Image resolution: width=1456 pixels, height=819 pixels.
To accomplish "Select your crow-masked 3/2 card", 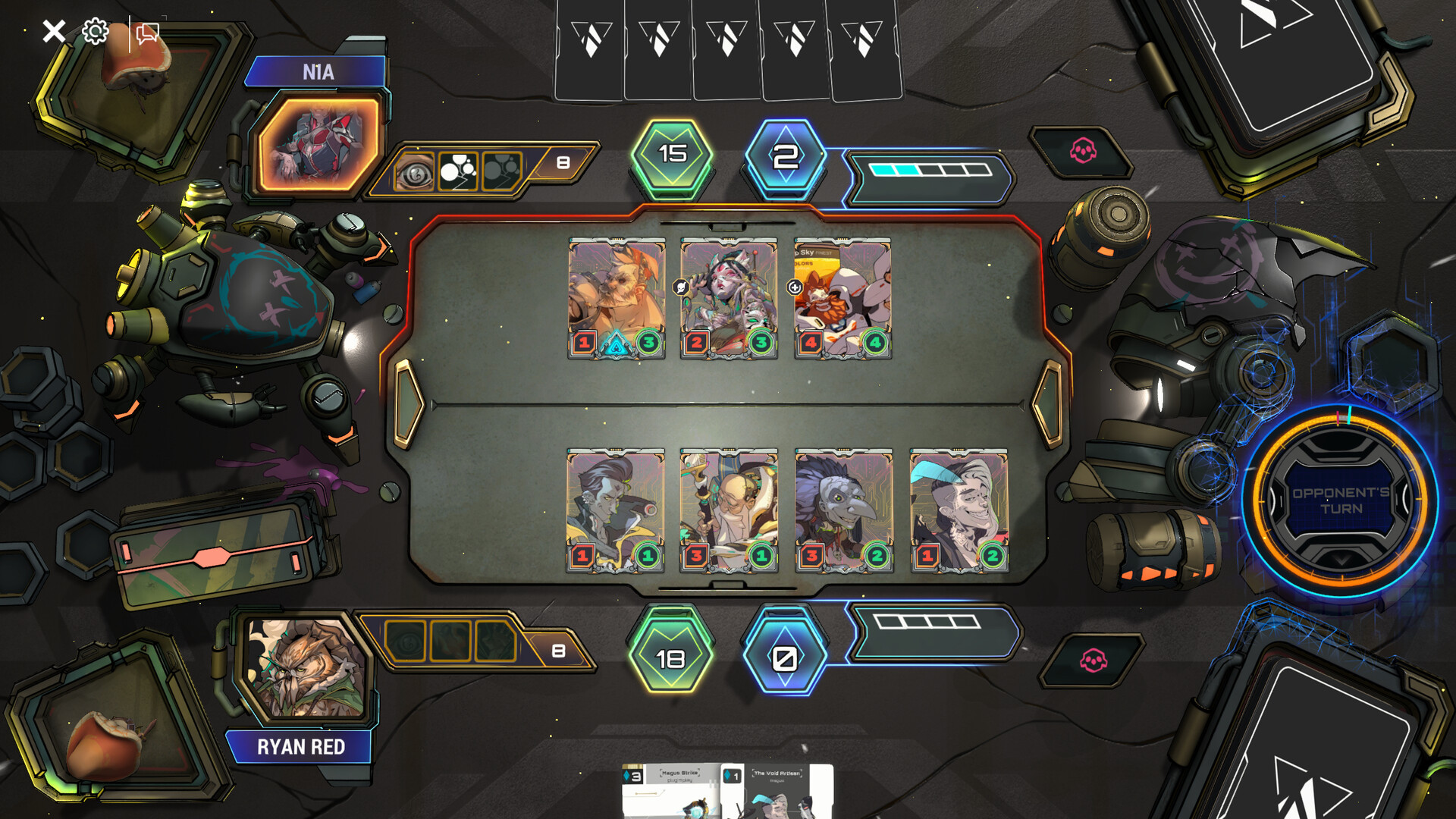I will [x=844, y=510].
